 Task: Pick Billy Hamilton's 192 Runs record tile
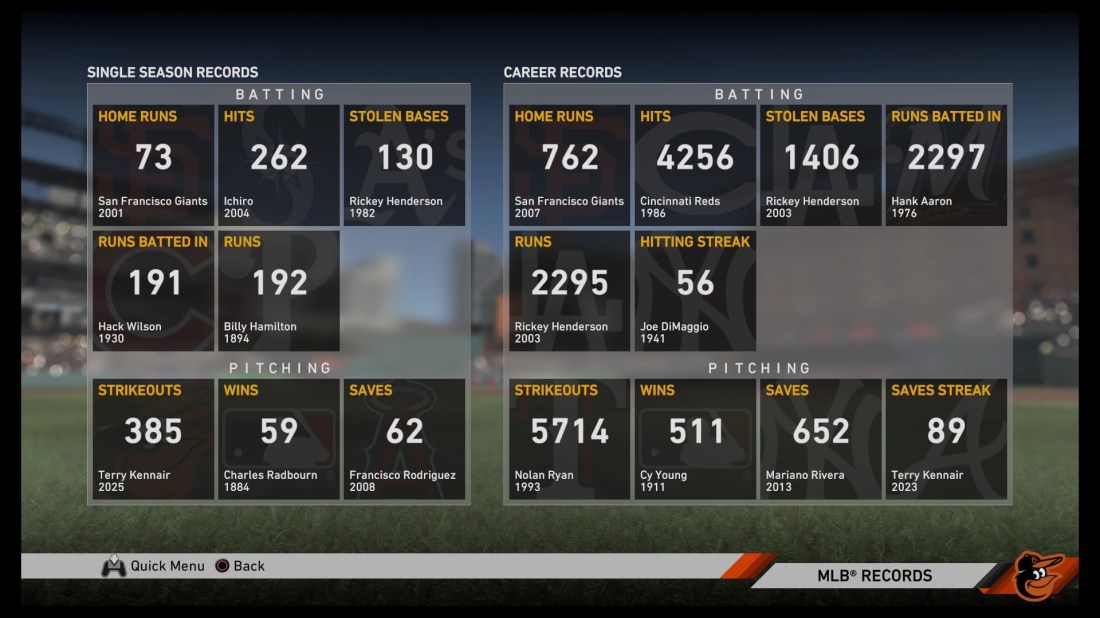279,291
